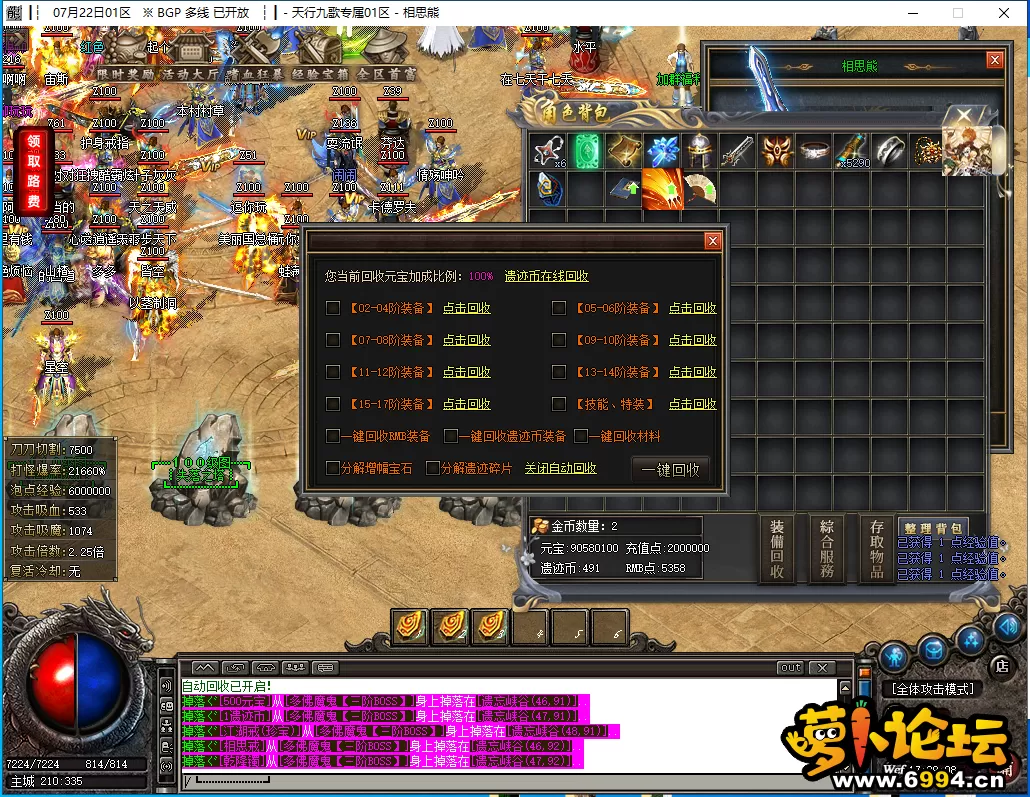The height and width of the screenshot is (797, 1030).
Task: Open the 店 shop icon
Action: [x=1000, y=664]
